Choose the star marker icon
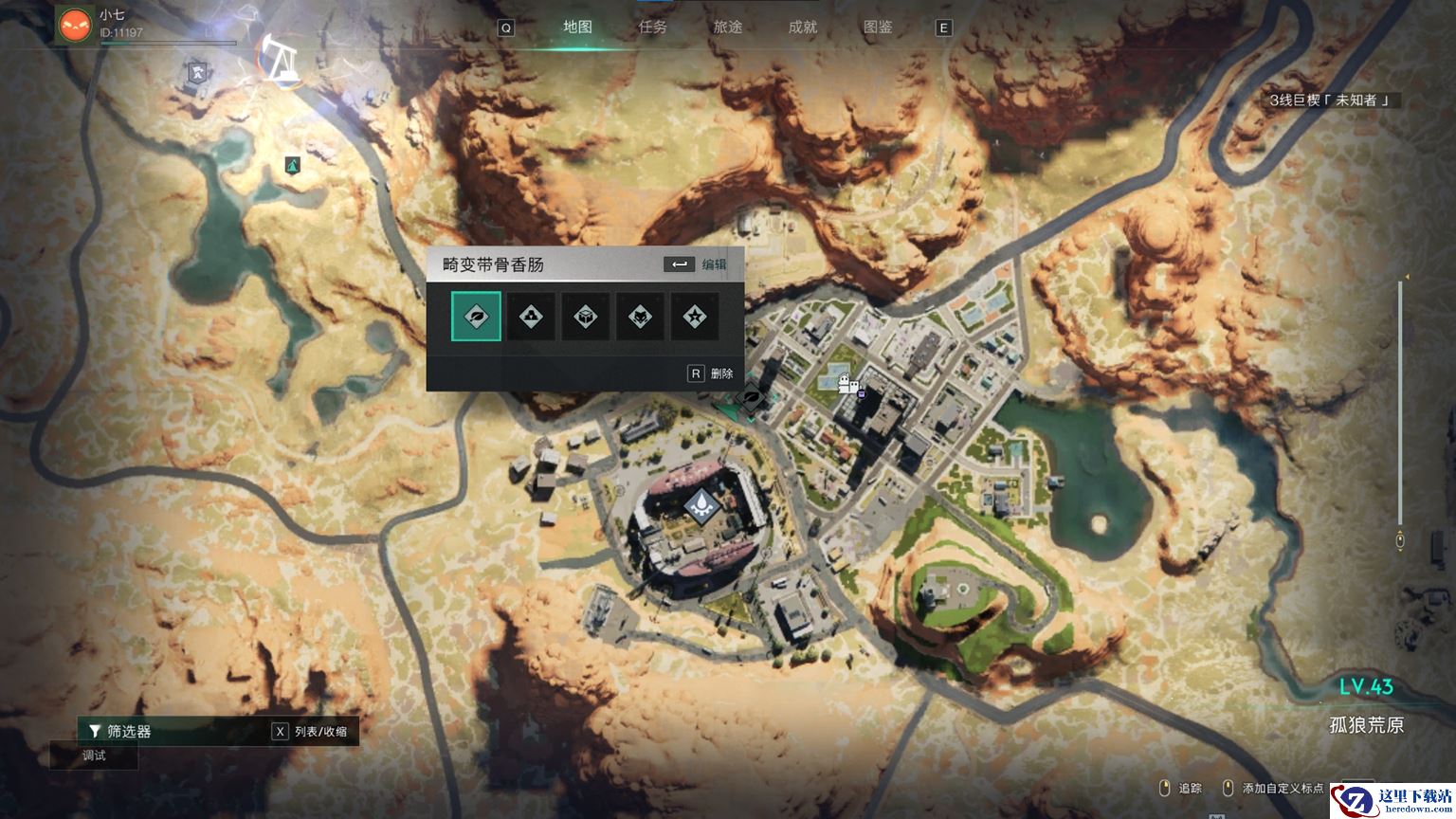Image resolution: width=1456 pixels, height=819 pixels. point(695,317)
